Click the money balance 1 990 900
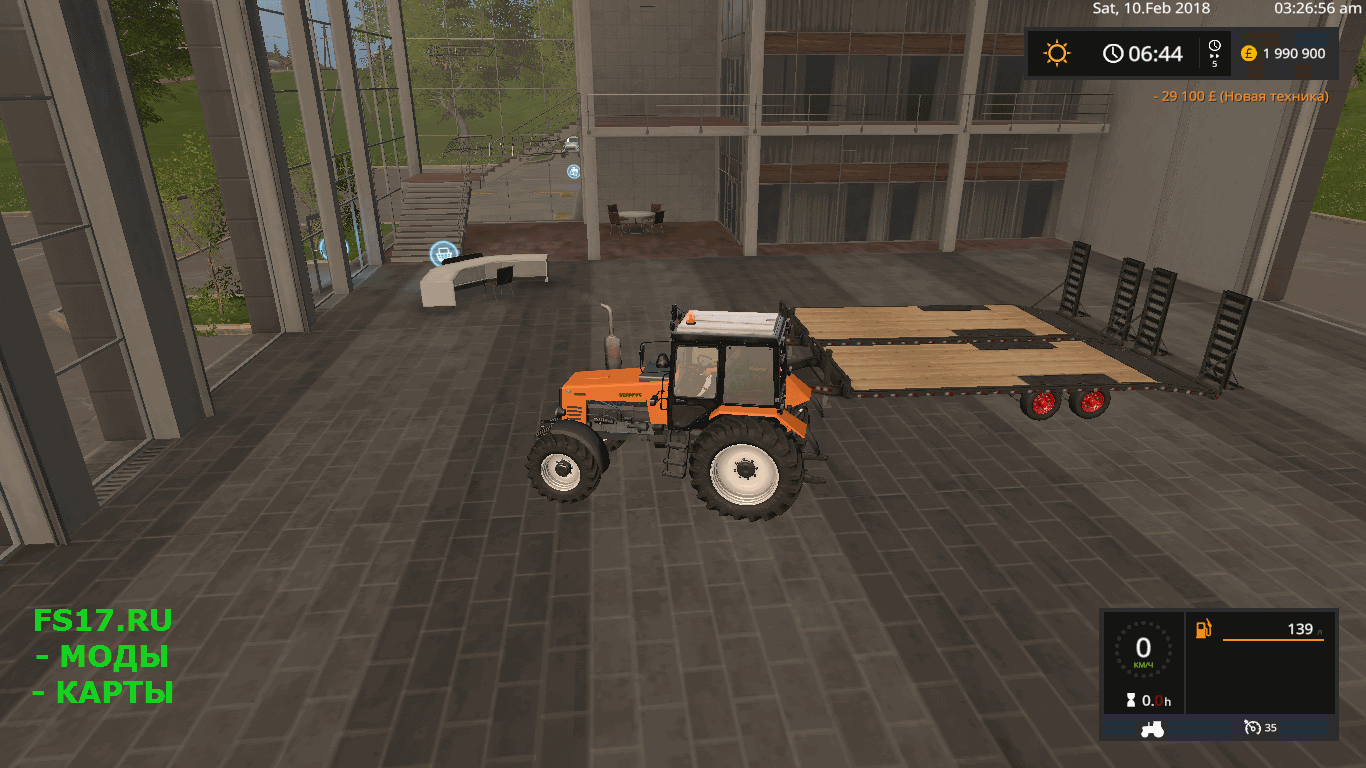1366x768 pixels. click(1294, 53)
